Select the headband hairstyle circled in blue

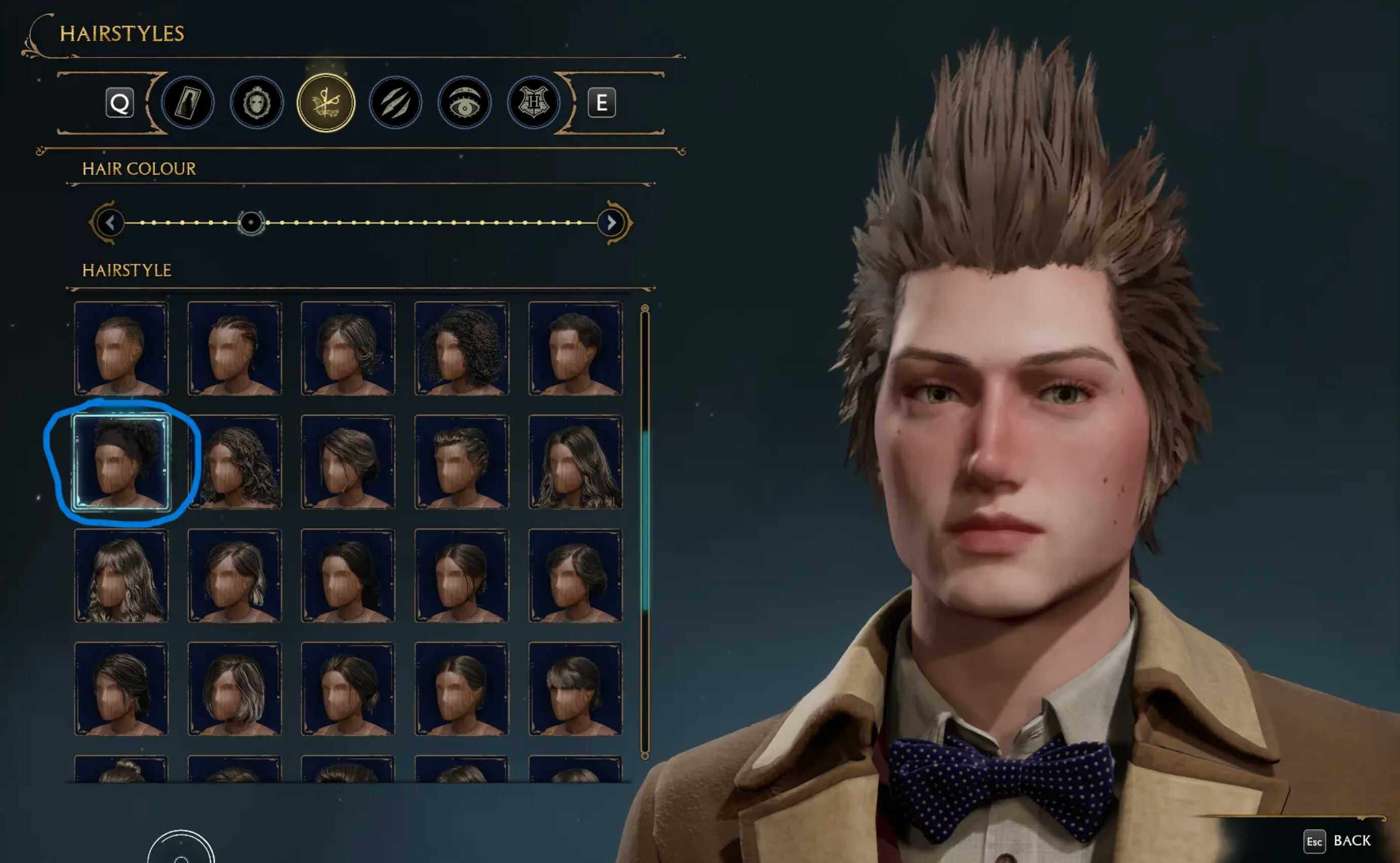tap(121, 462)
